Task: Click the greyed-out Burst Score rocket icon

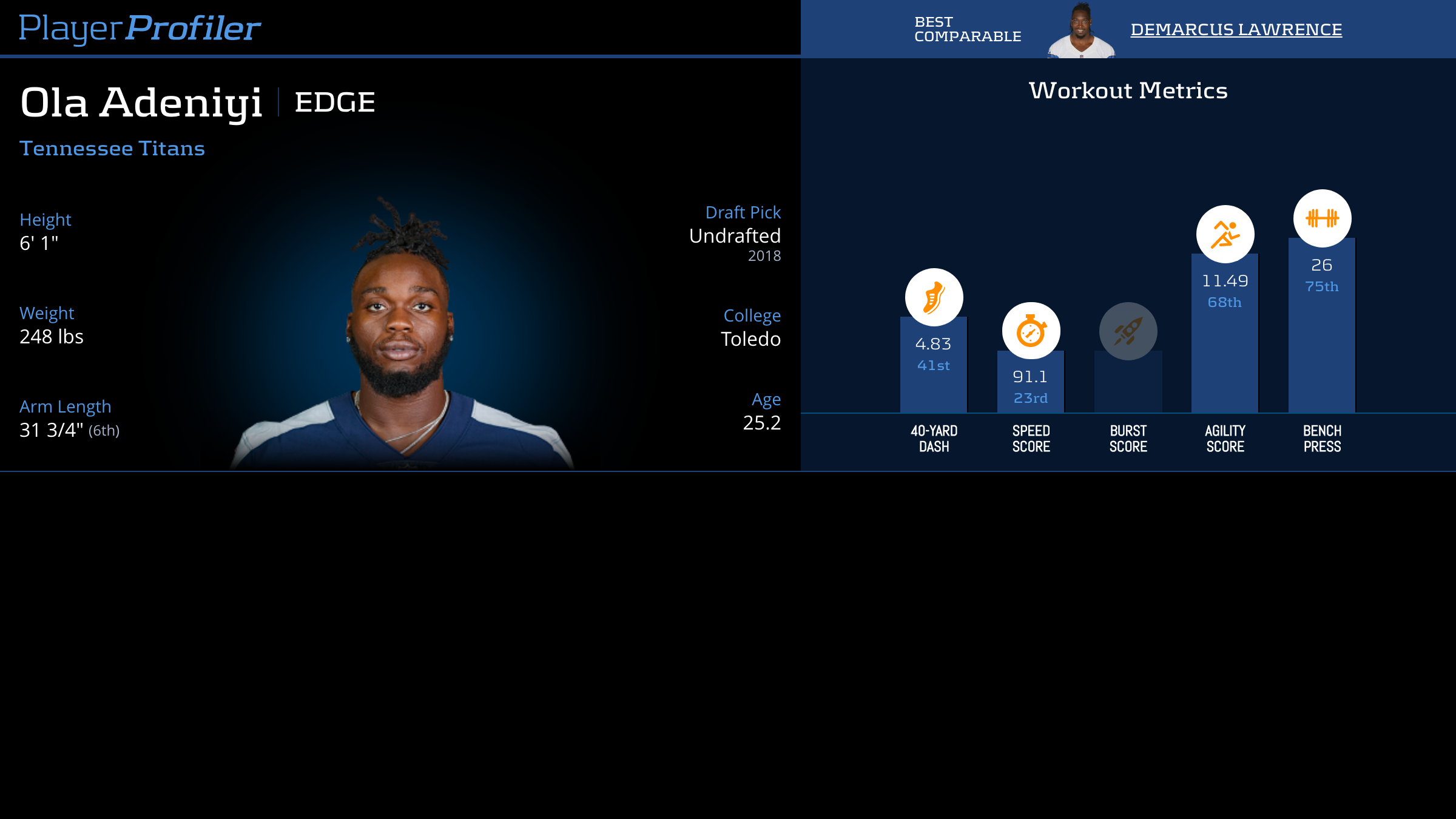Action: click(1128, 331)
